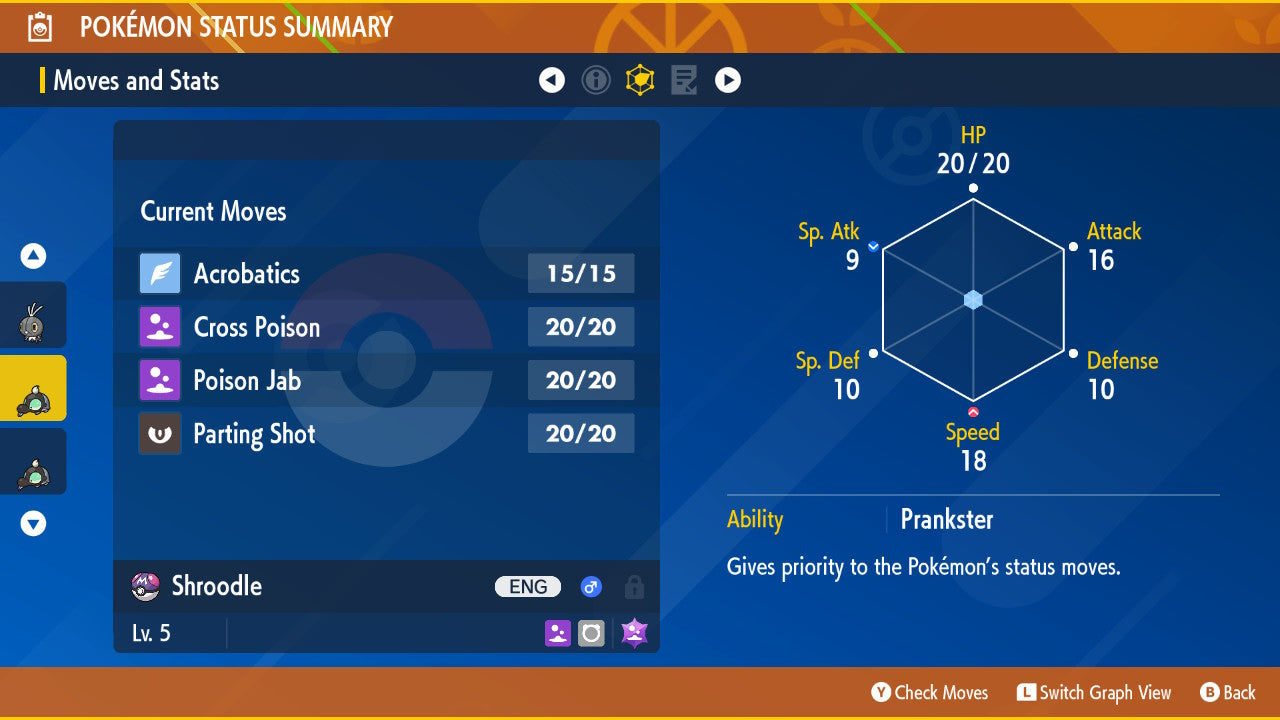The image size is (1280, 720).
Task: Select the top party Pokémon thumbnail
Action: 33,316
